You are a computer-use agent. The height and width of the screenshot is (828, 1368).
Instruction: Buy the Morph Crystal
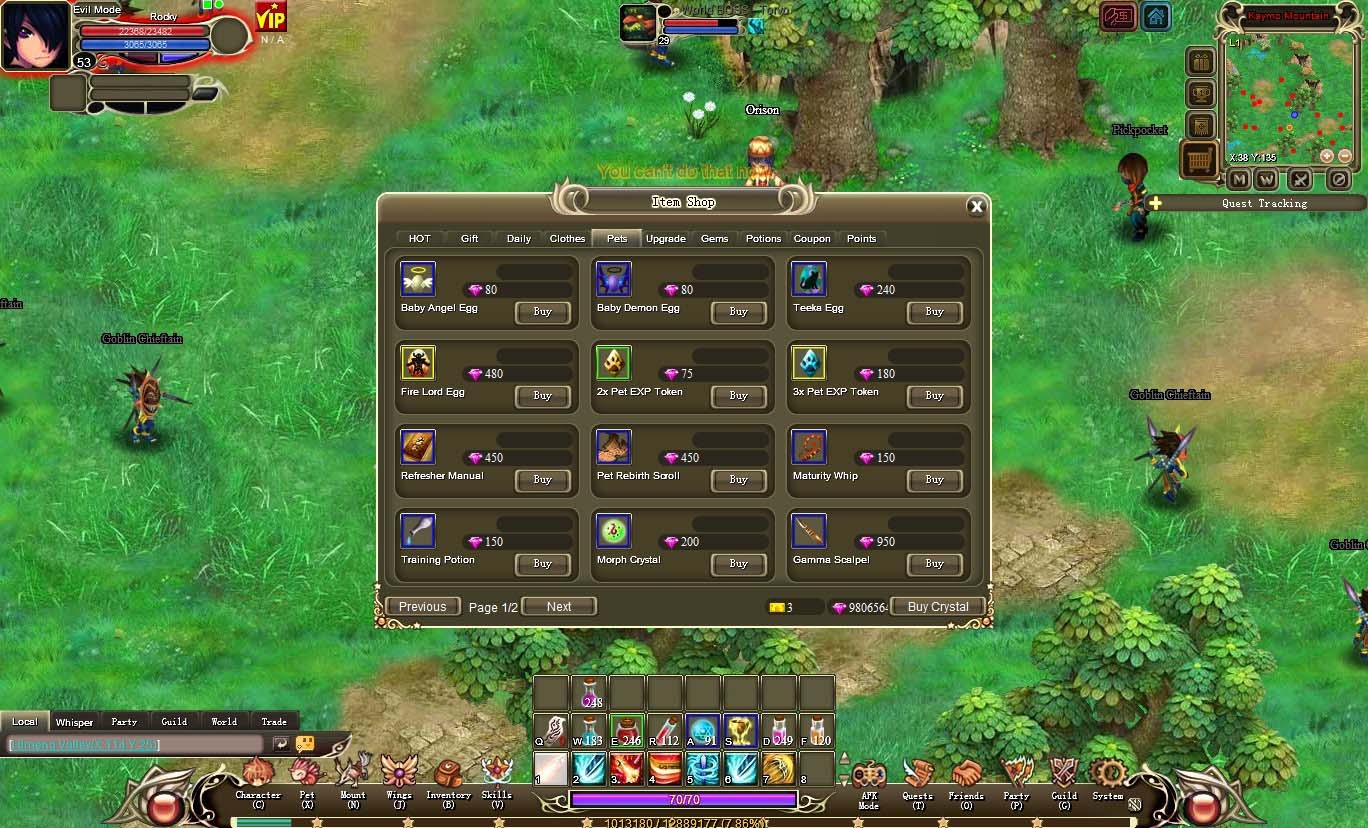click(x=738, y=564)
